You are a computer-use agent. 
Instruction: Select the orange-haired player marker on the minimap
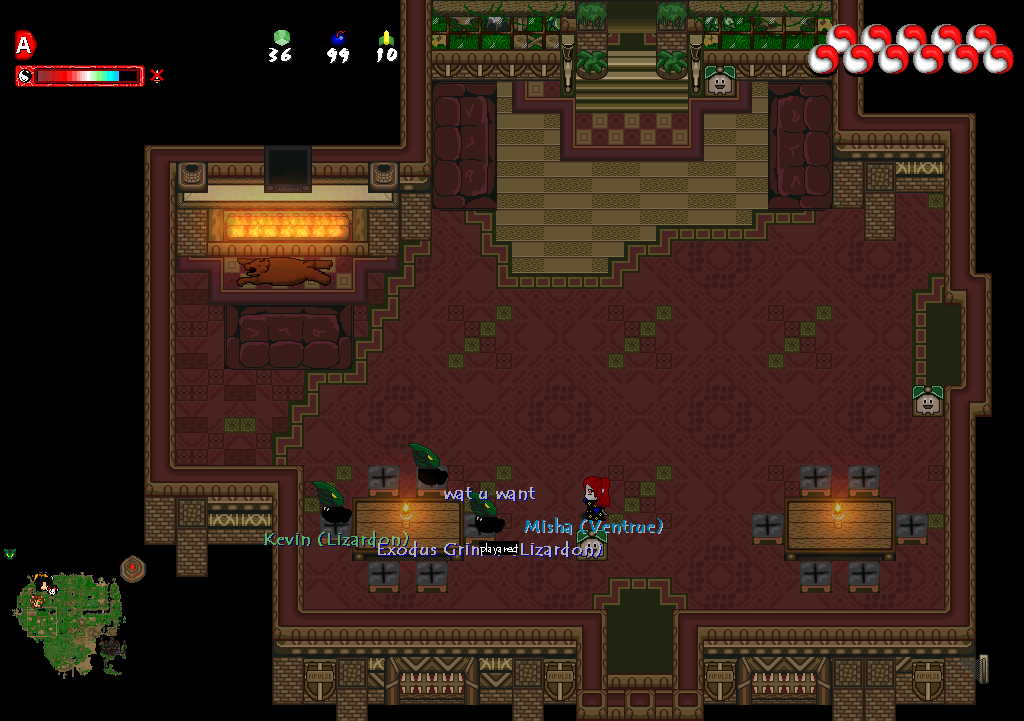pyautogui.click(x=36, y=602)
